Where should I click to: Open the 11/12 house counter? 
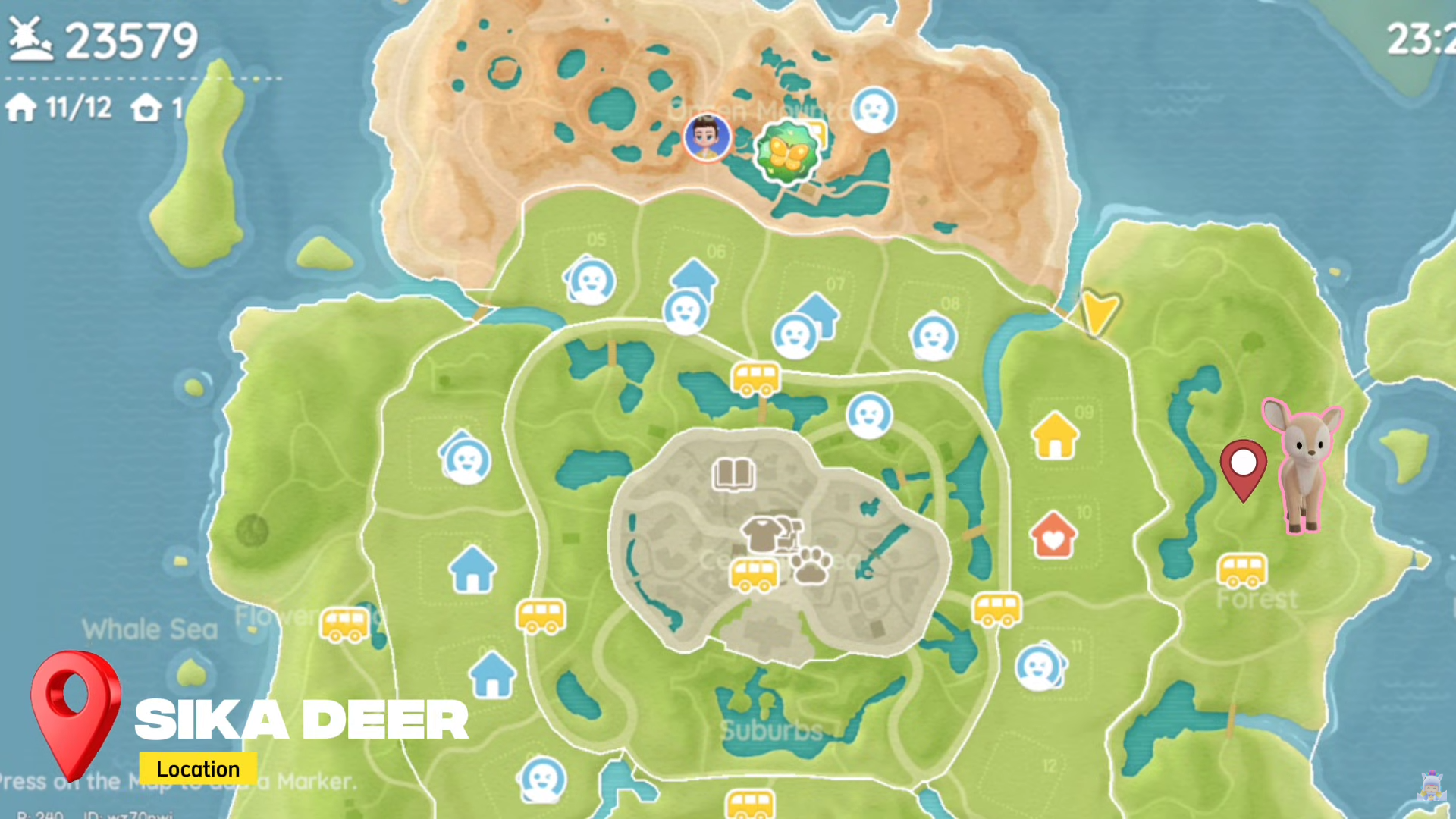coord(57,108)
